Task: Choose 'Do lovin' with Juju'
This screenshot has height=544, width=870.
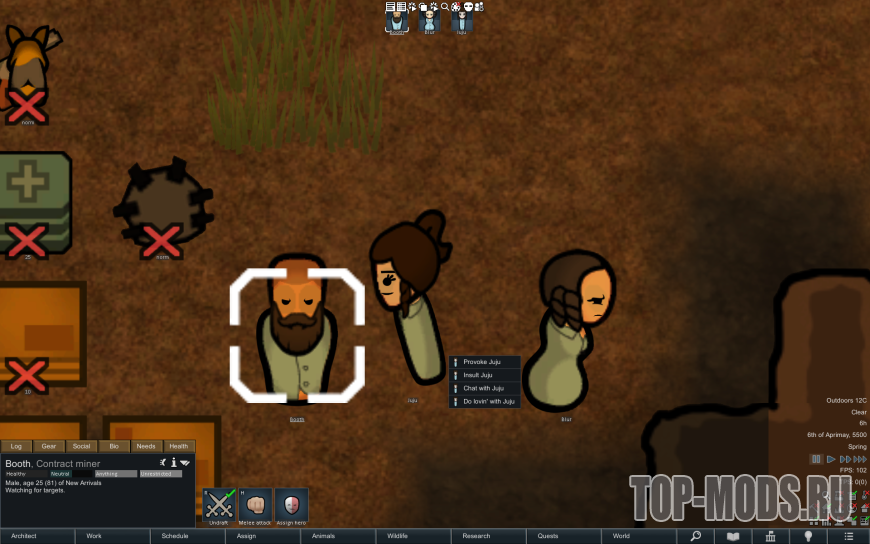Action: (487, 401)
